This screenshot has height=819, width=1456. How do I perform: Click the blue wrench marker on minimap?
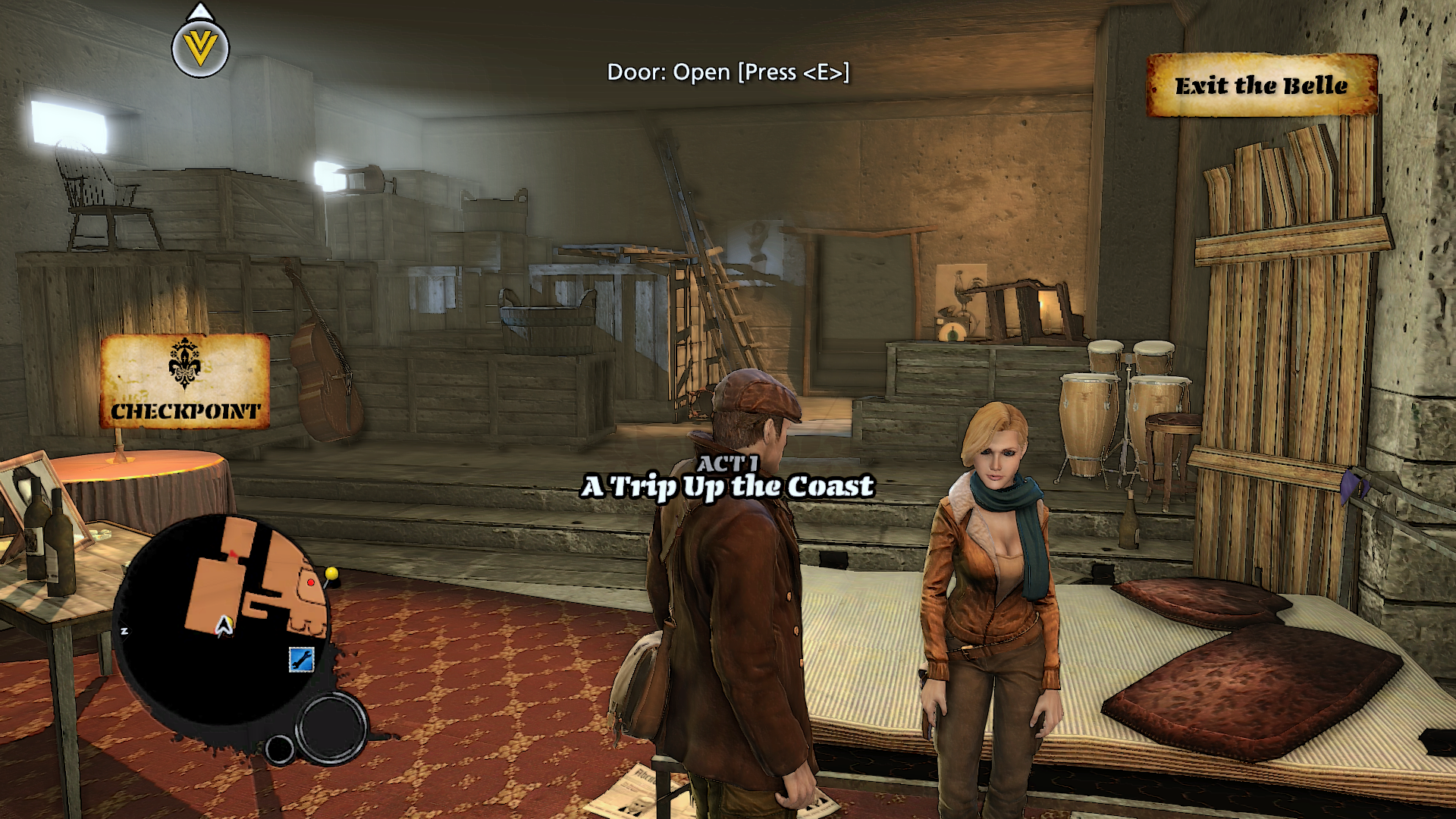[301, 659]
